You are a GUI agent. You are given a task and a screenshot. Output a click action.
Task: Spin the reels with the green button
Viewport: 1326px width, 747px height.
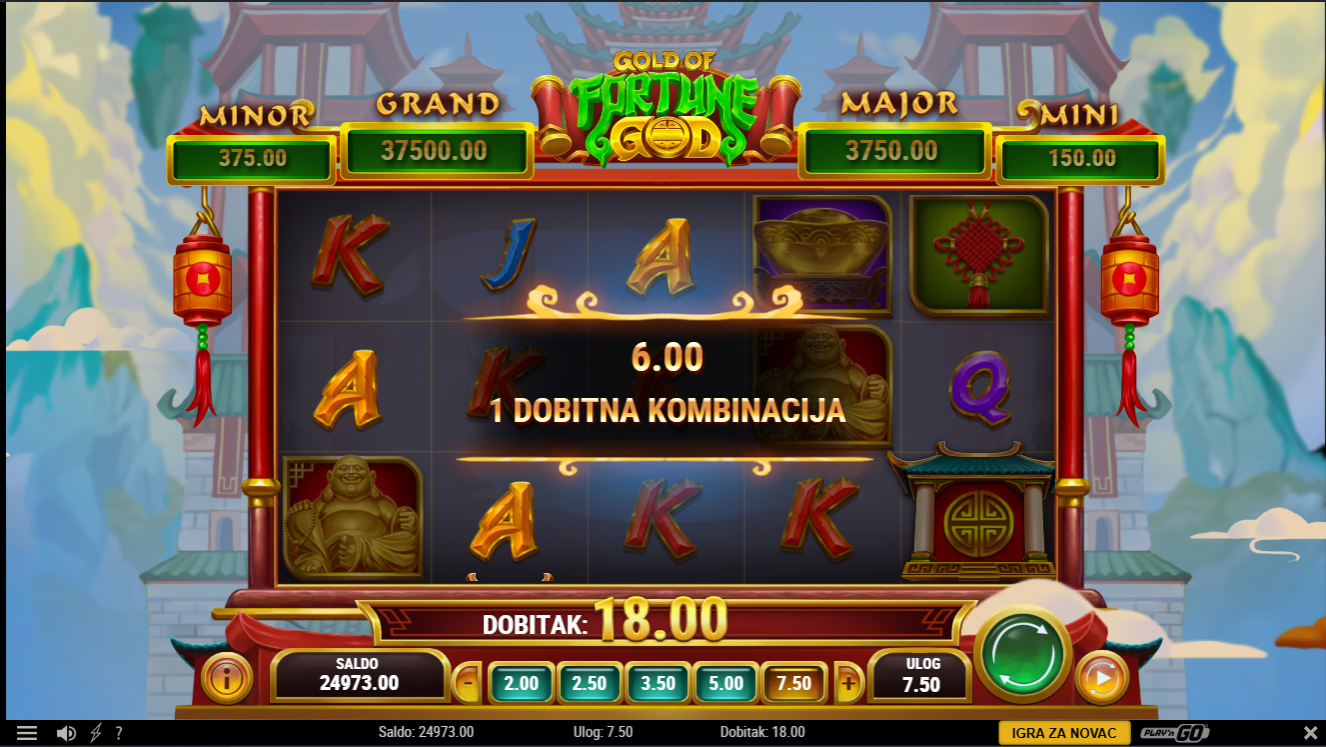pos(1022,654)
